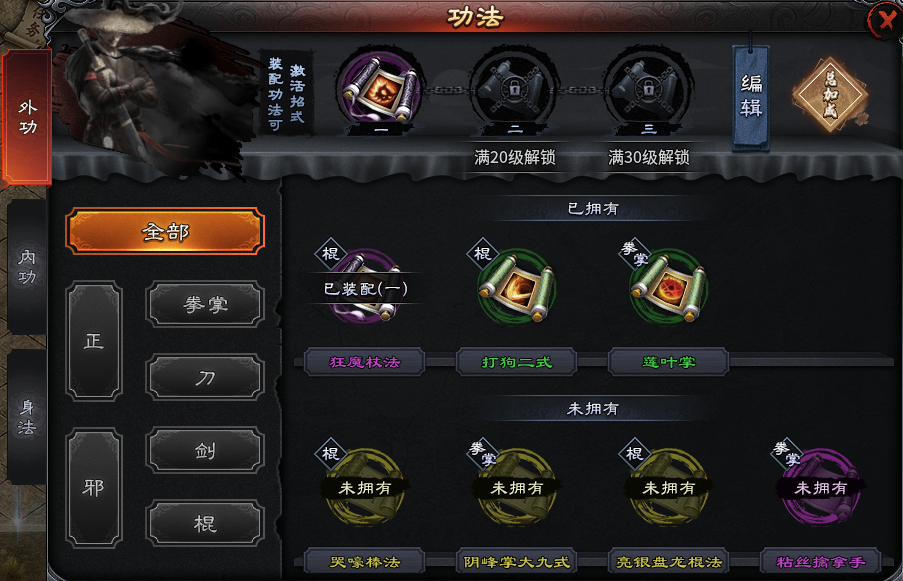903x581 pixels.
Task: Show 全部 skills filter
Action: 165,231
